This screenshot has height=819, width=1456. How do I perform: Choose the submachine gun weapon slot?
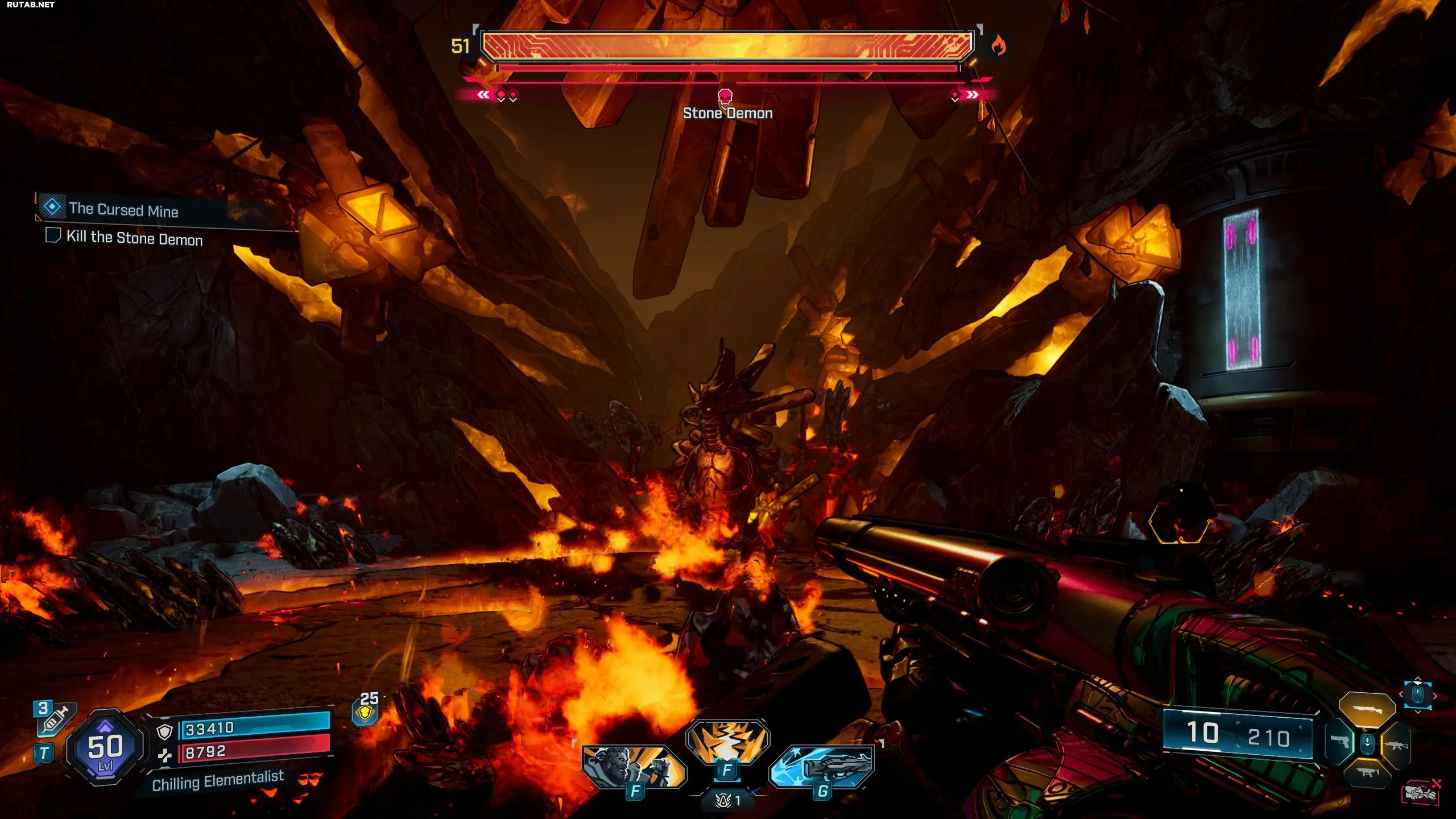(1367, 772)
